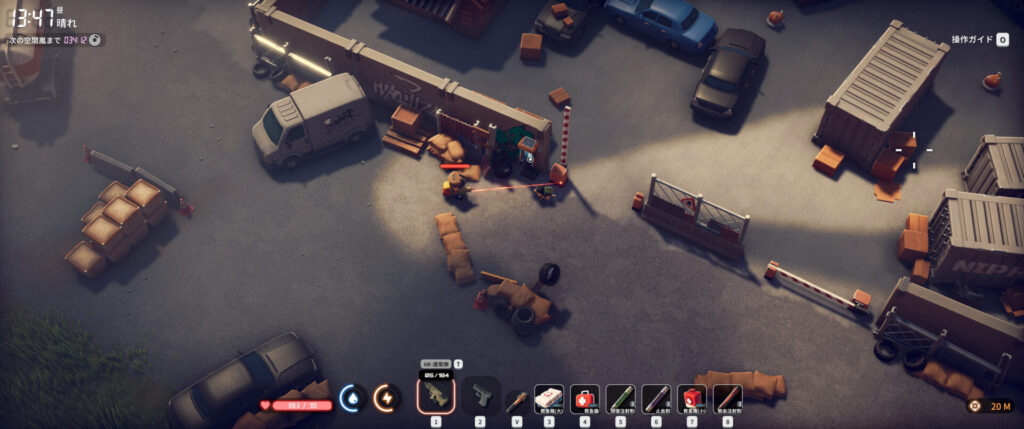The image size is (1024, 429).
Task: Use the large white first-aid kit
Action: [x=548, y=399]
